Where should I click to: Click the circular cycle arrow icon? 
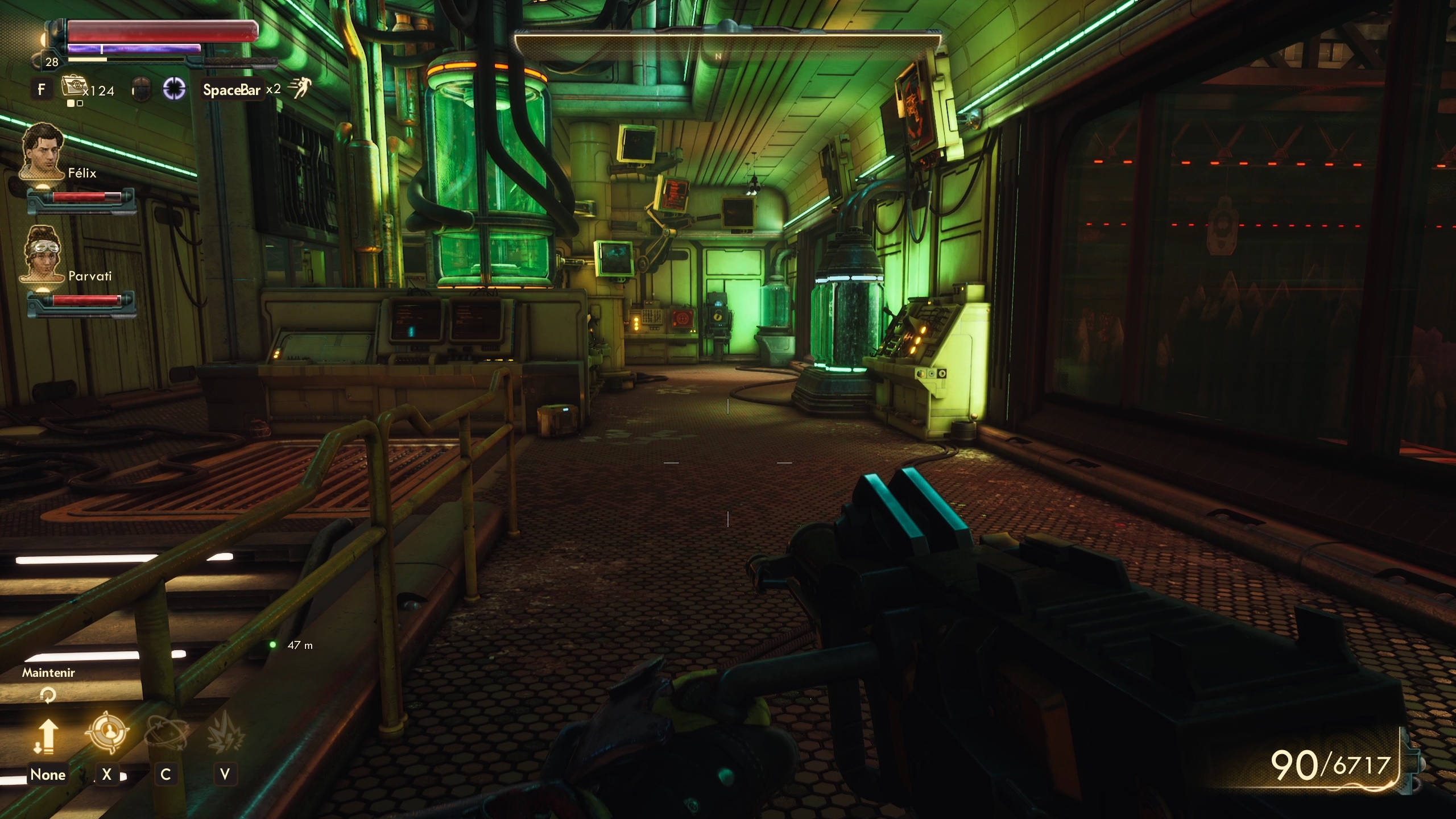pyautogui.click(x=48, y=694)
